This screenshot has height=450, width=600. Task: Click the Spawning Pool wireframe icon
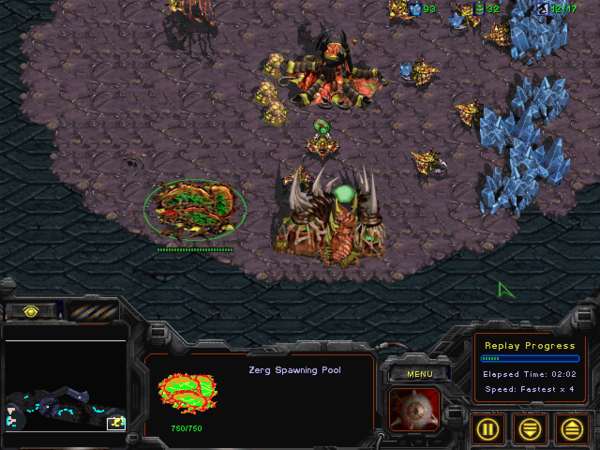(186, 394)
